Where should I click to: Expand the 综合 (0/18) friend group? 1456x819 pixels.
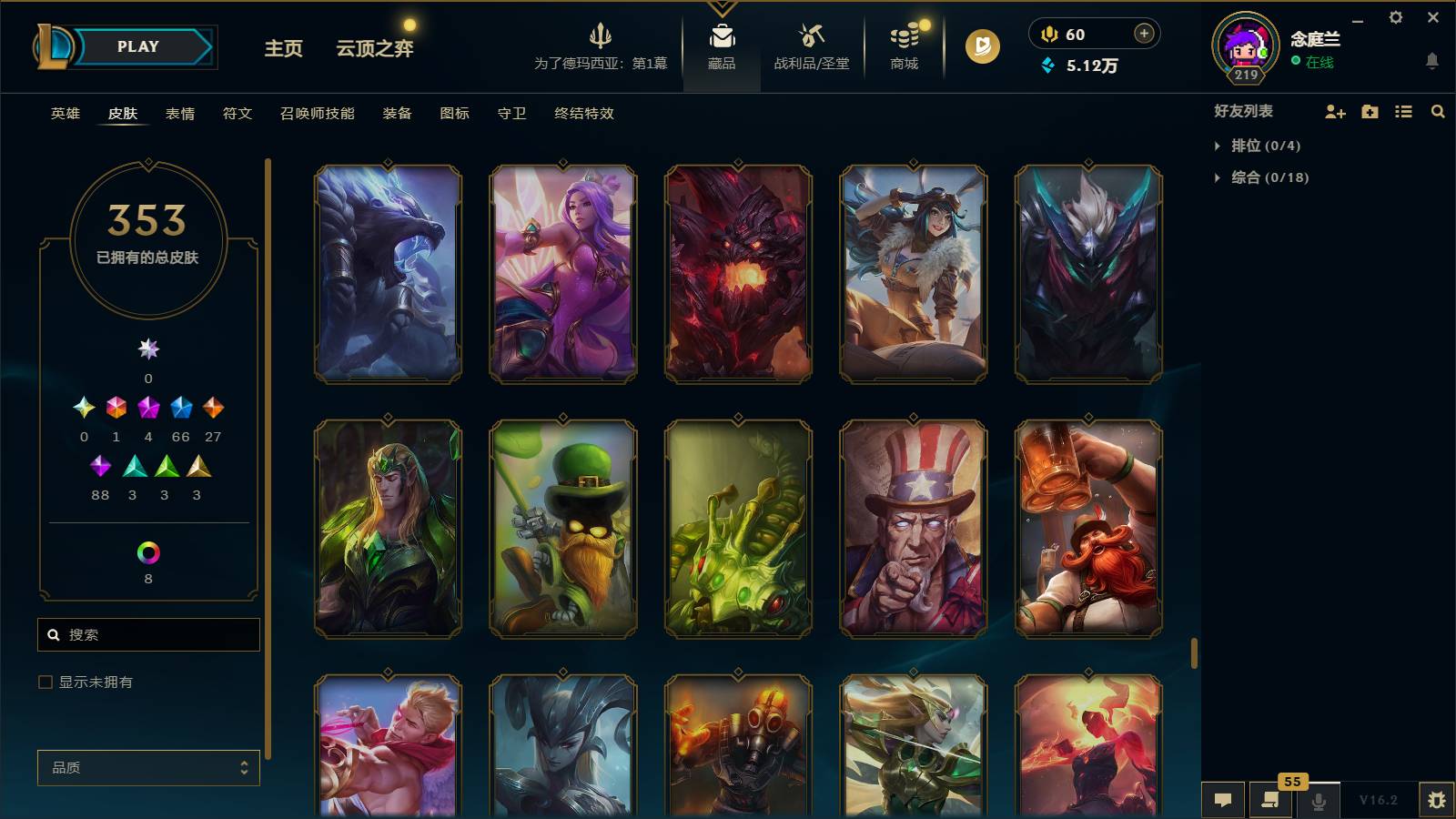pos(1265,178)
